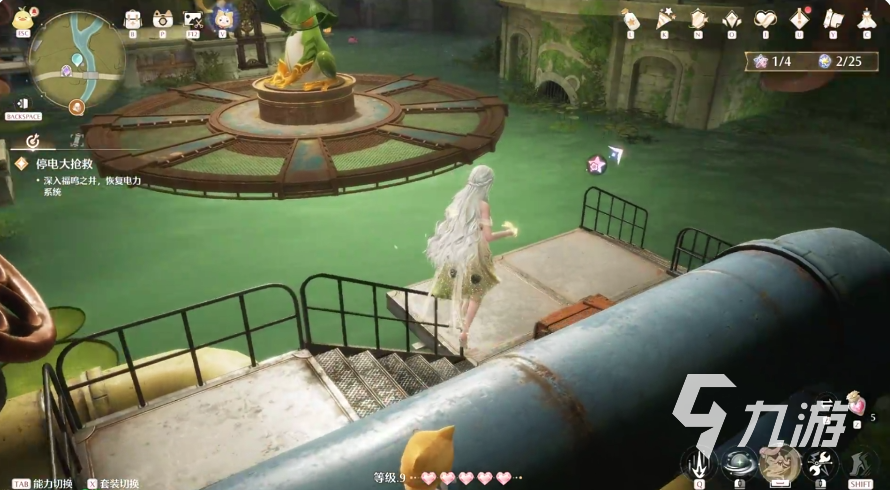Use the pink heart potion item
The width and height of the screenshot is (890, 490).
click(x=855, y=405)
